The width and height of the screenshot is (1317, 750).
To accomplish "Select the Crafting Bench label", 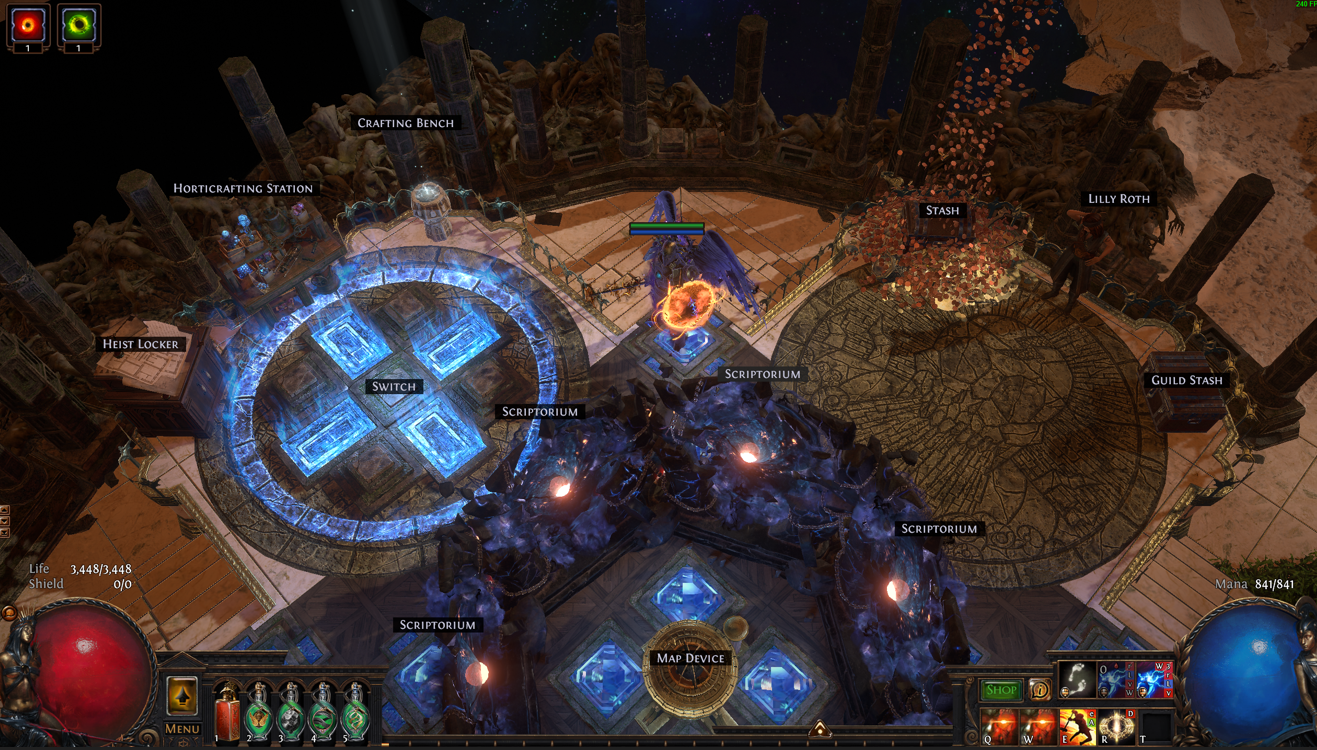I will coord(405,123).
